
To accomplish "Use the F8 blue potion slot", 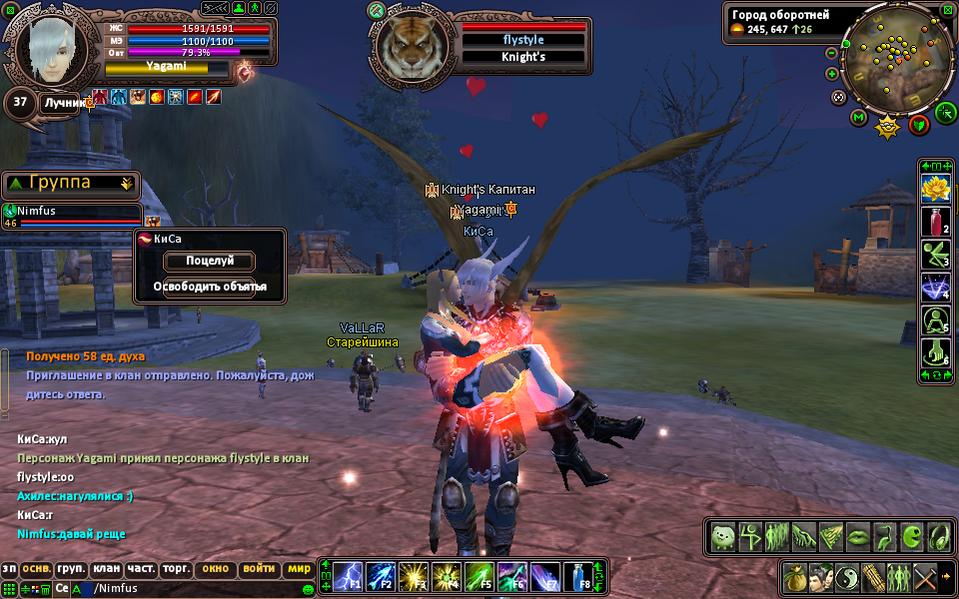I will (578, 575).
